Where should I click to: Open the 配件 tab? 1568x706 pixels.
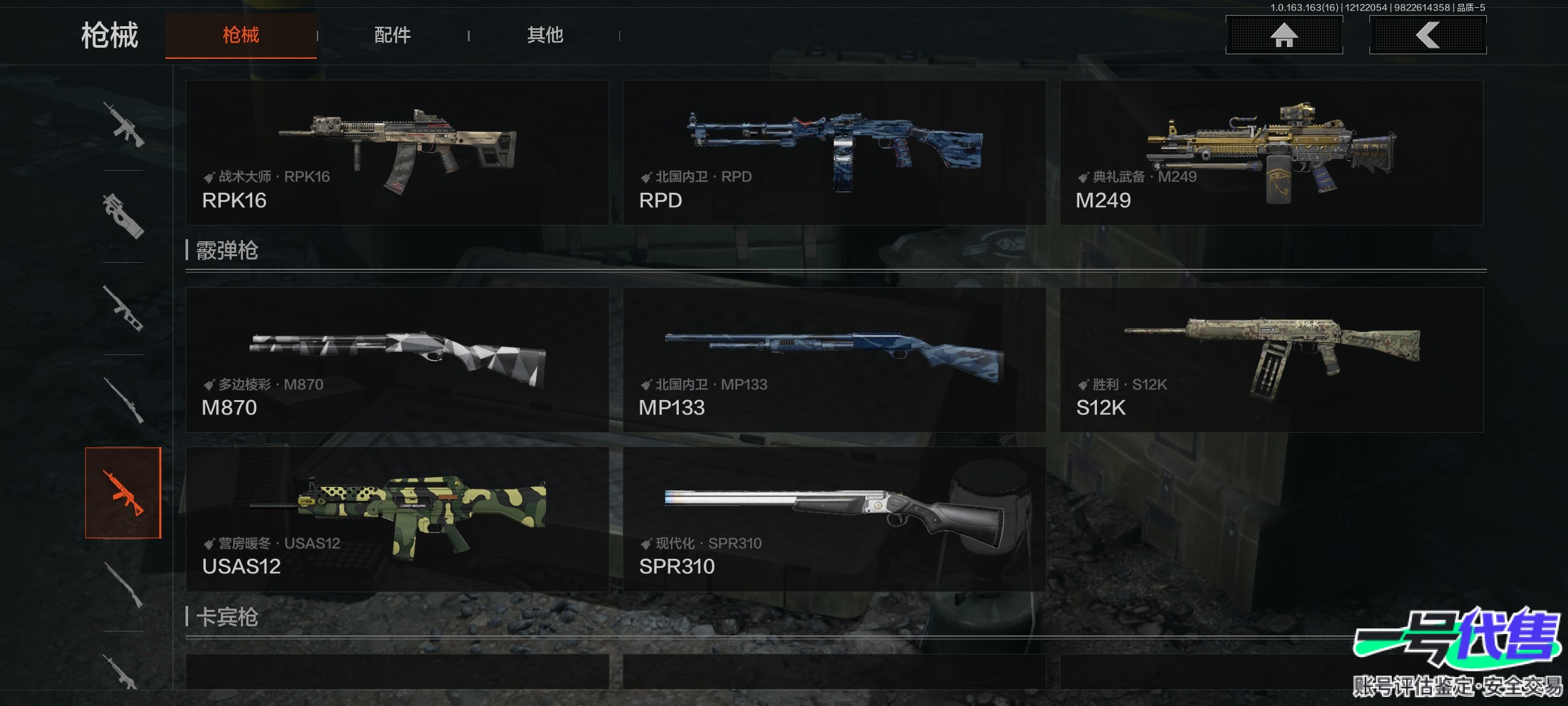click(x=392, y=35)
